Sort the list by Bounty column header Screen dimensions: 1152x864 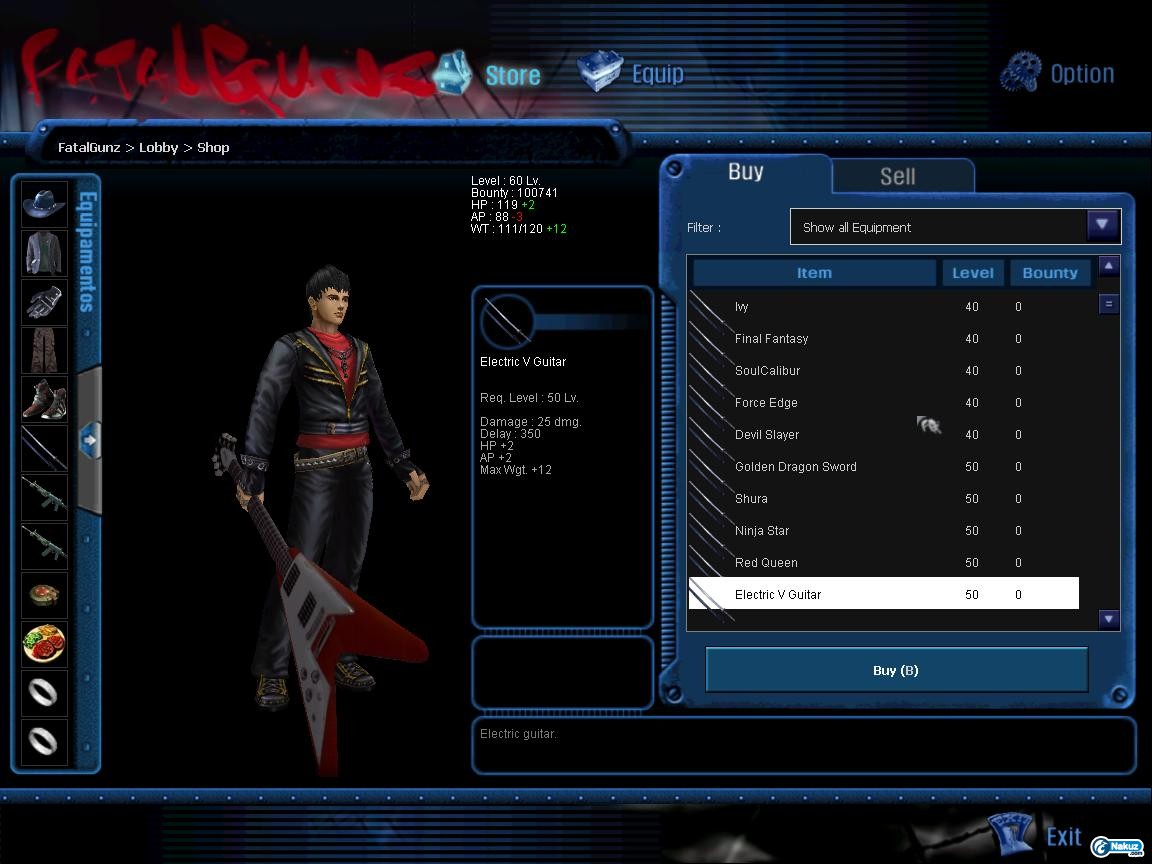1049,273
